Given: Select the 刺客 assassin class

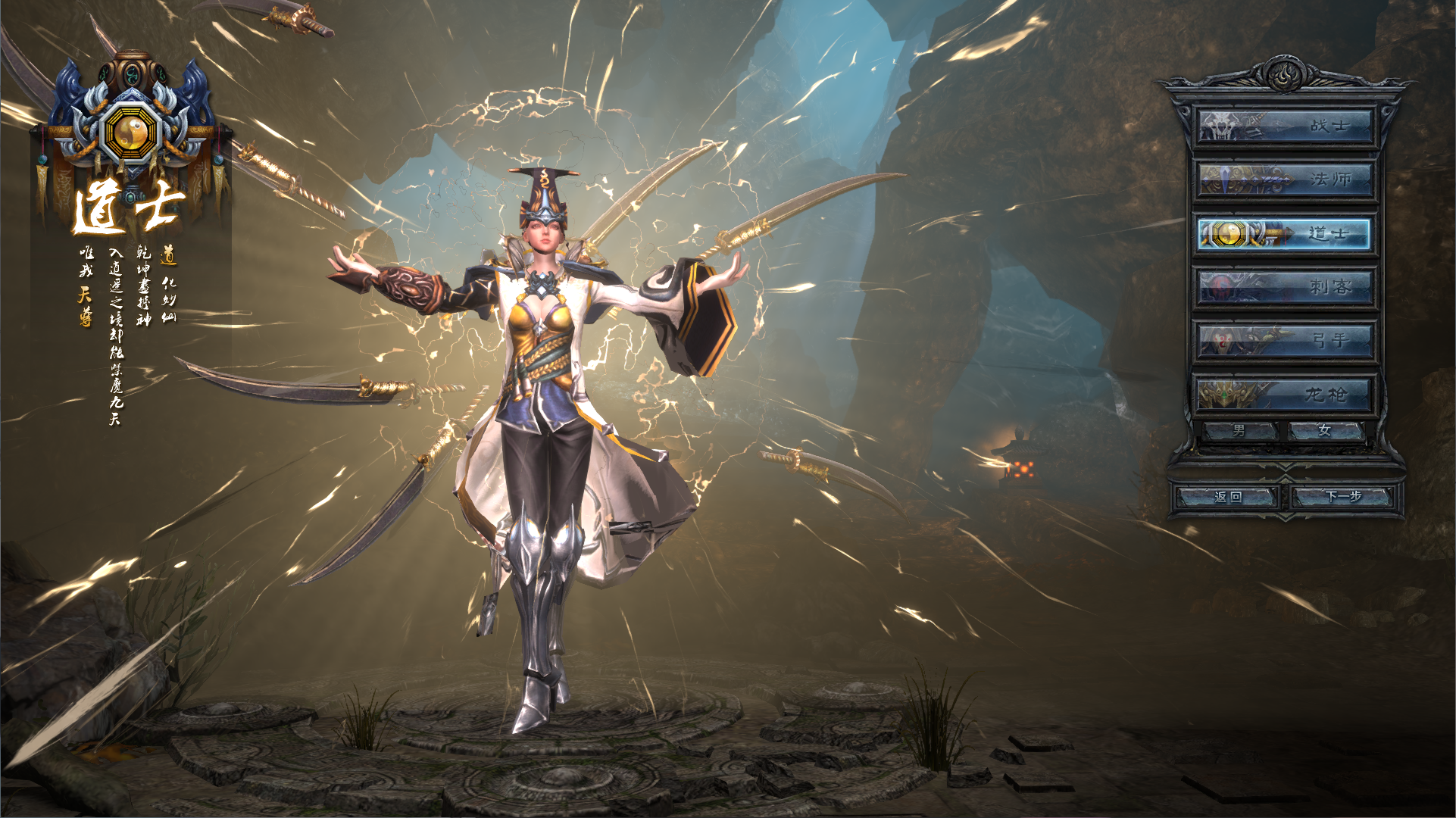Looking at the screenshot, I should coord(1285,287).
